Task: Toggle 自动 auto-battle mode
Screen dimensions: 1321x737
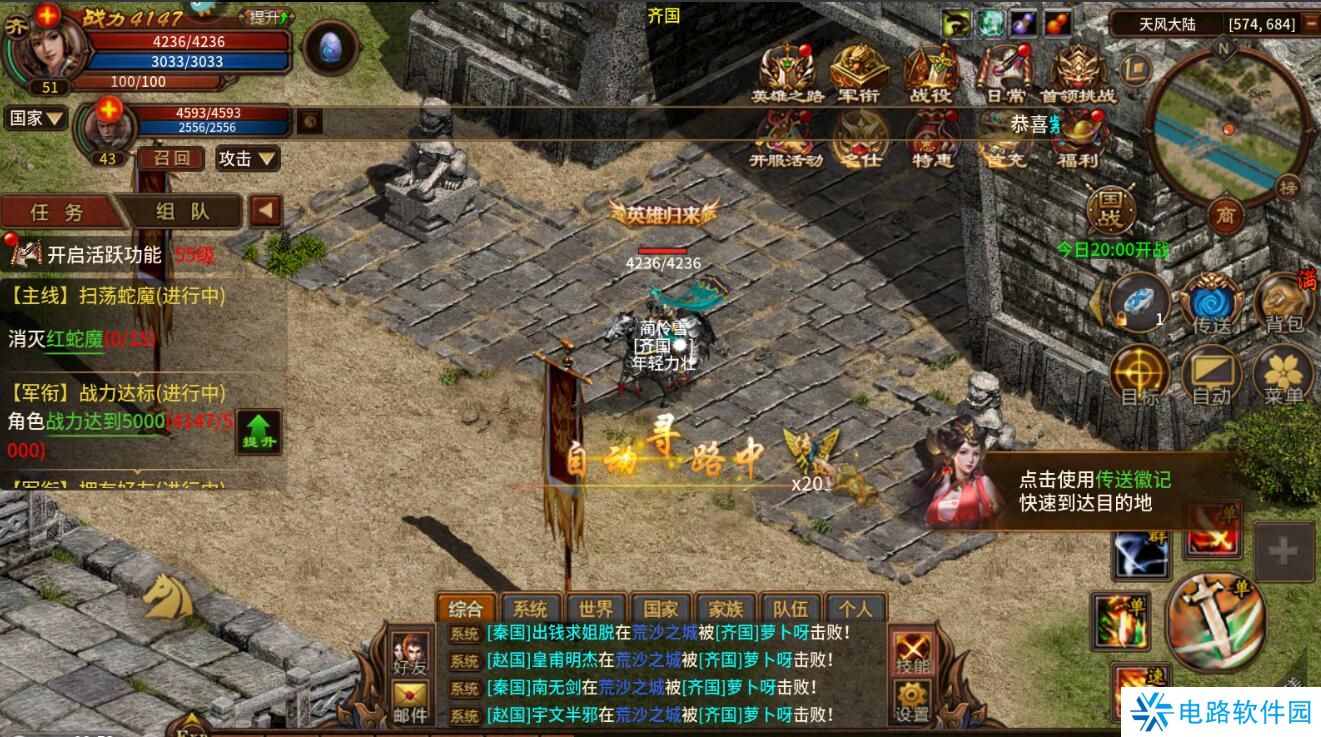Action: click(1211, 378)
